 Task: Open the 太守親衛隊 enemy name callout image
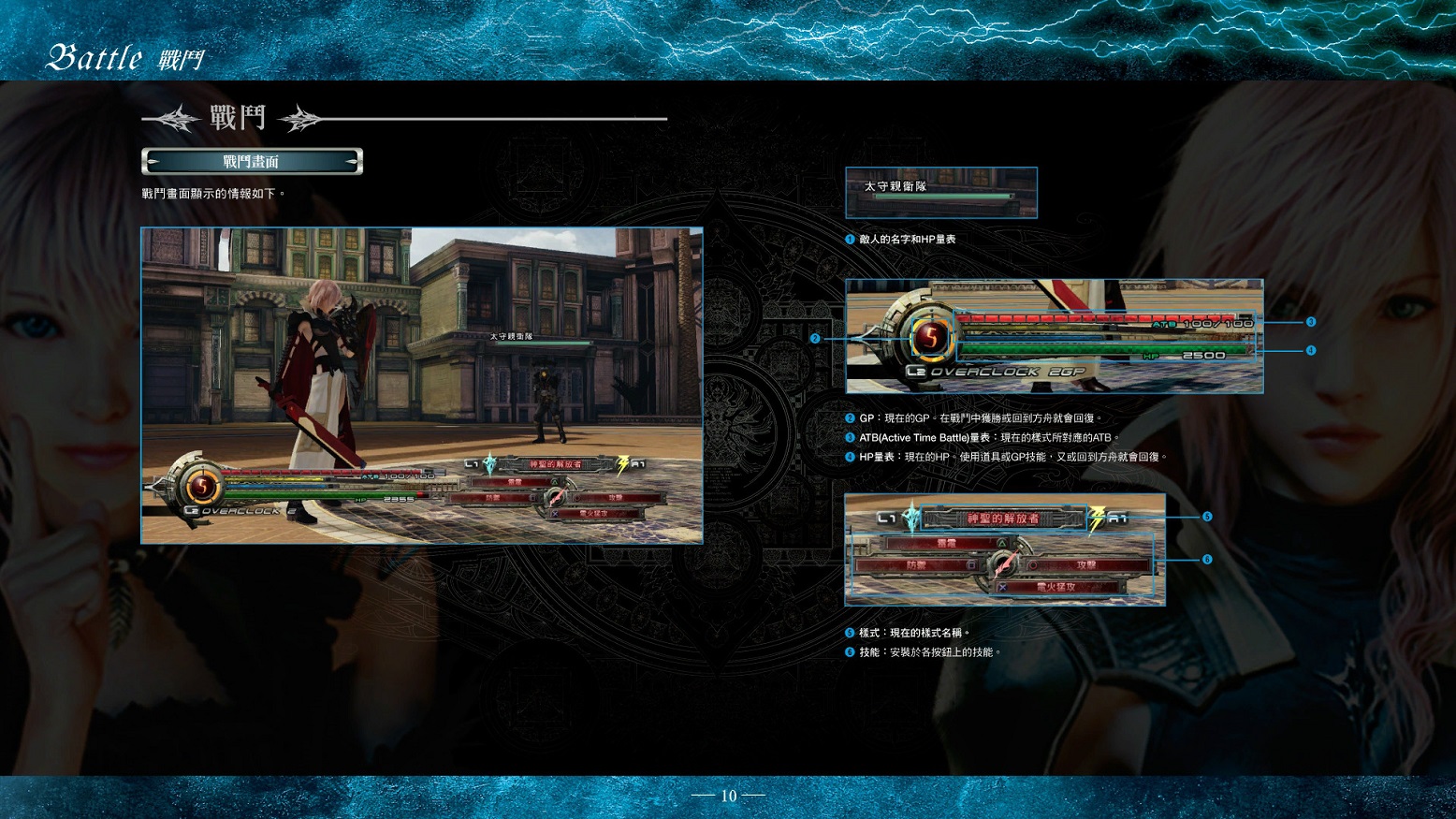[940, 192]
